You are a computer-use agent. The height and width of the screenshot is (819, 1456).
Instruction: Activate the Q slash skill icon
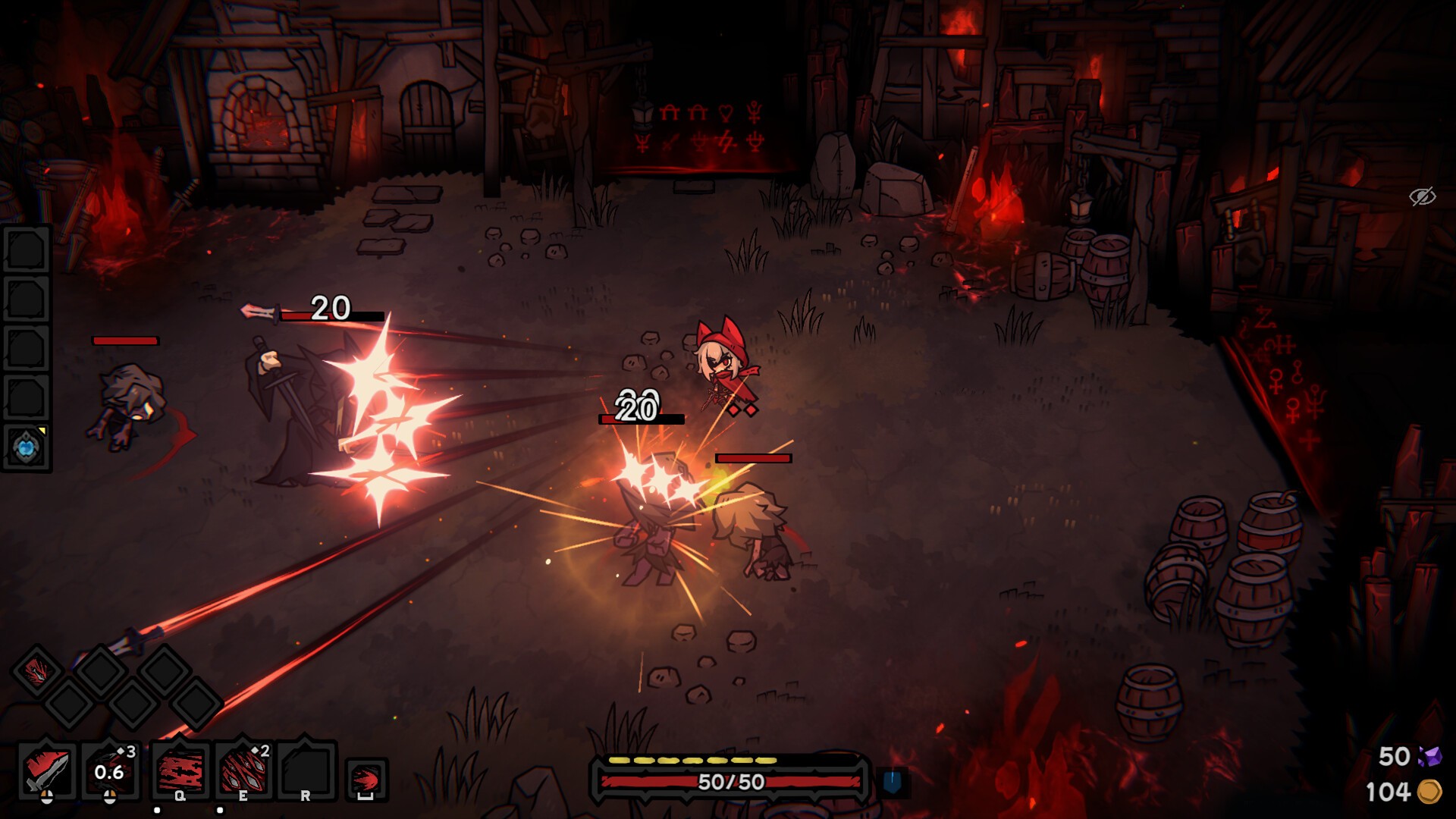[x=180, y=769]
